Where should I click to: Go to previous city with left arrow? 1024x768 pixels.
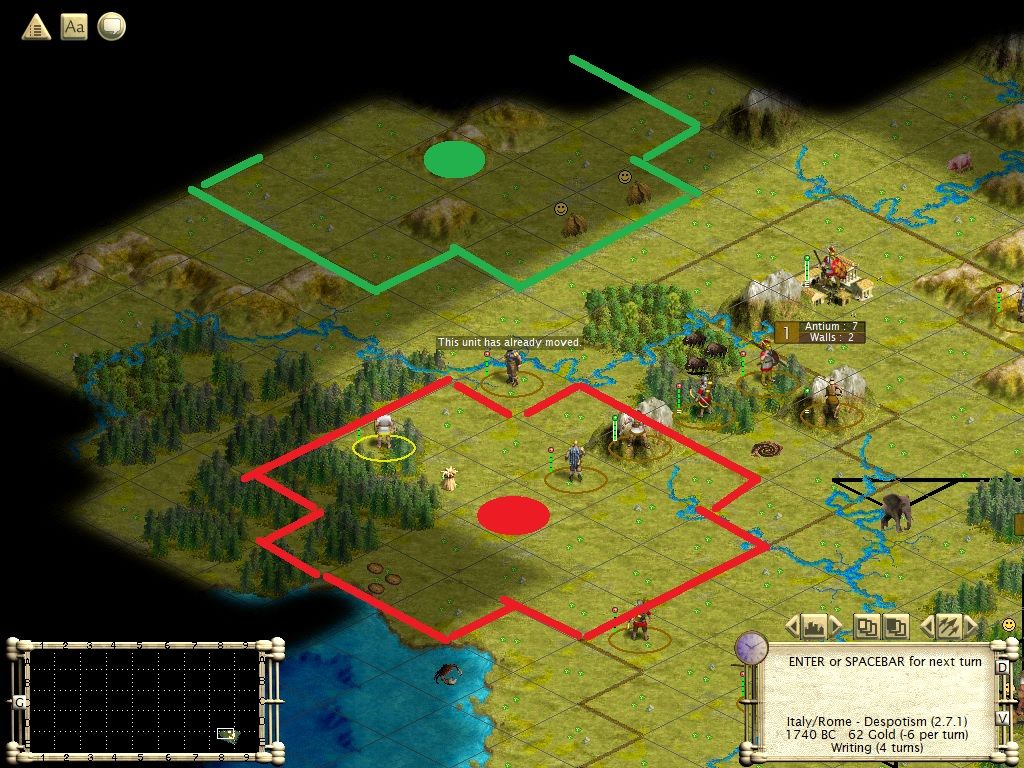(x=792, y=627)
